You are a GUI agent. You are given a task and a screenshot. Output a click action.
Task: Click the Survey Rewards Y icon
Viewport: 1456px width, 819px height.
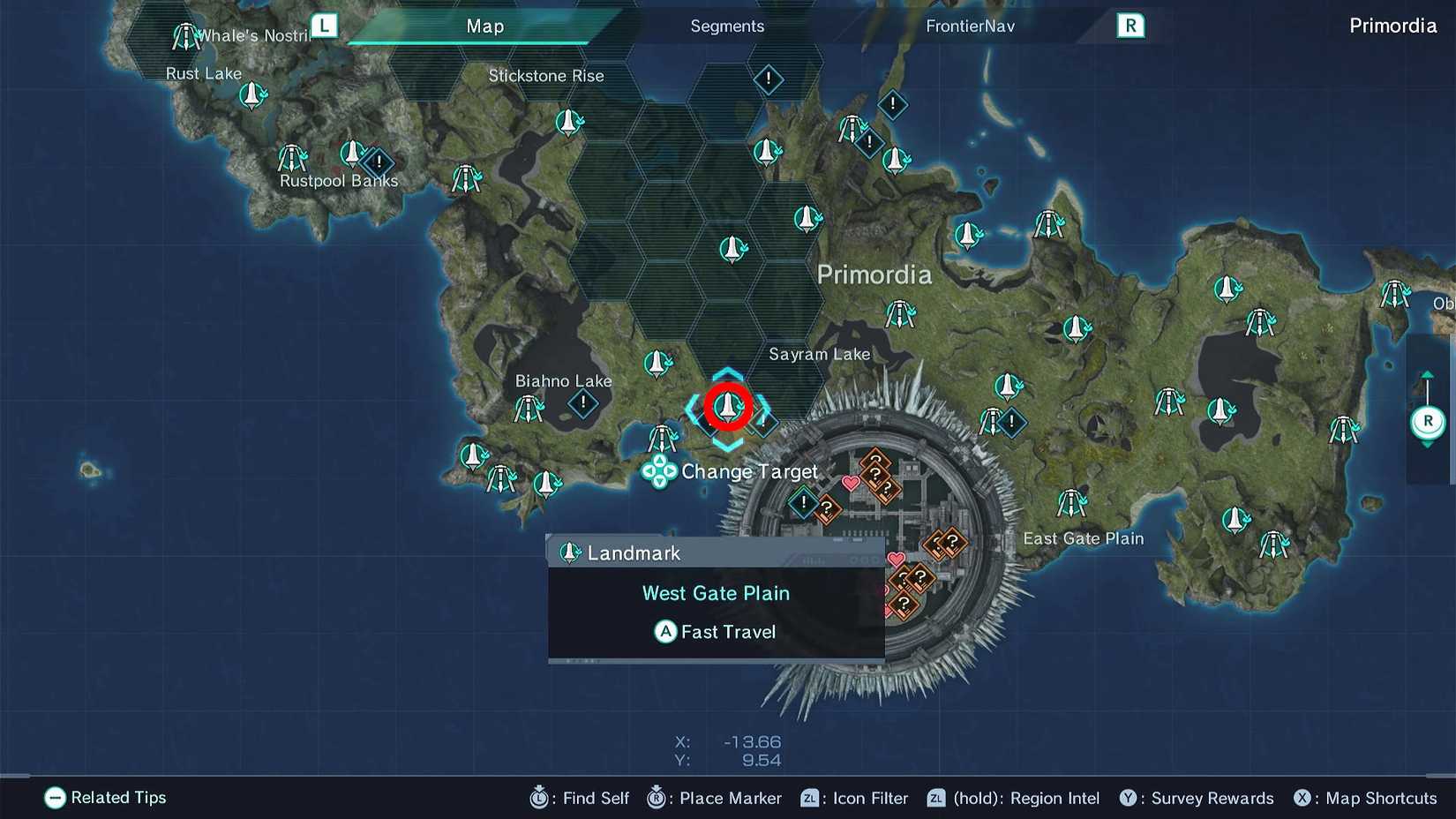coord(1129,798)
